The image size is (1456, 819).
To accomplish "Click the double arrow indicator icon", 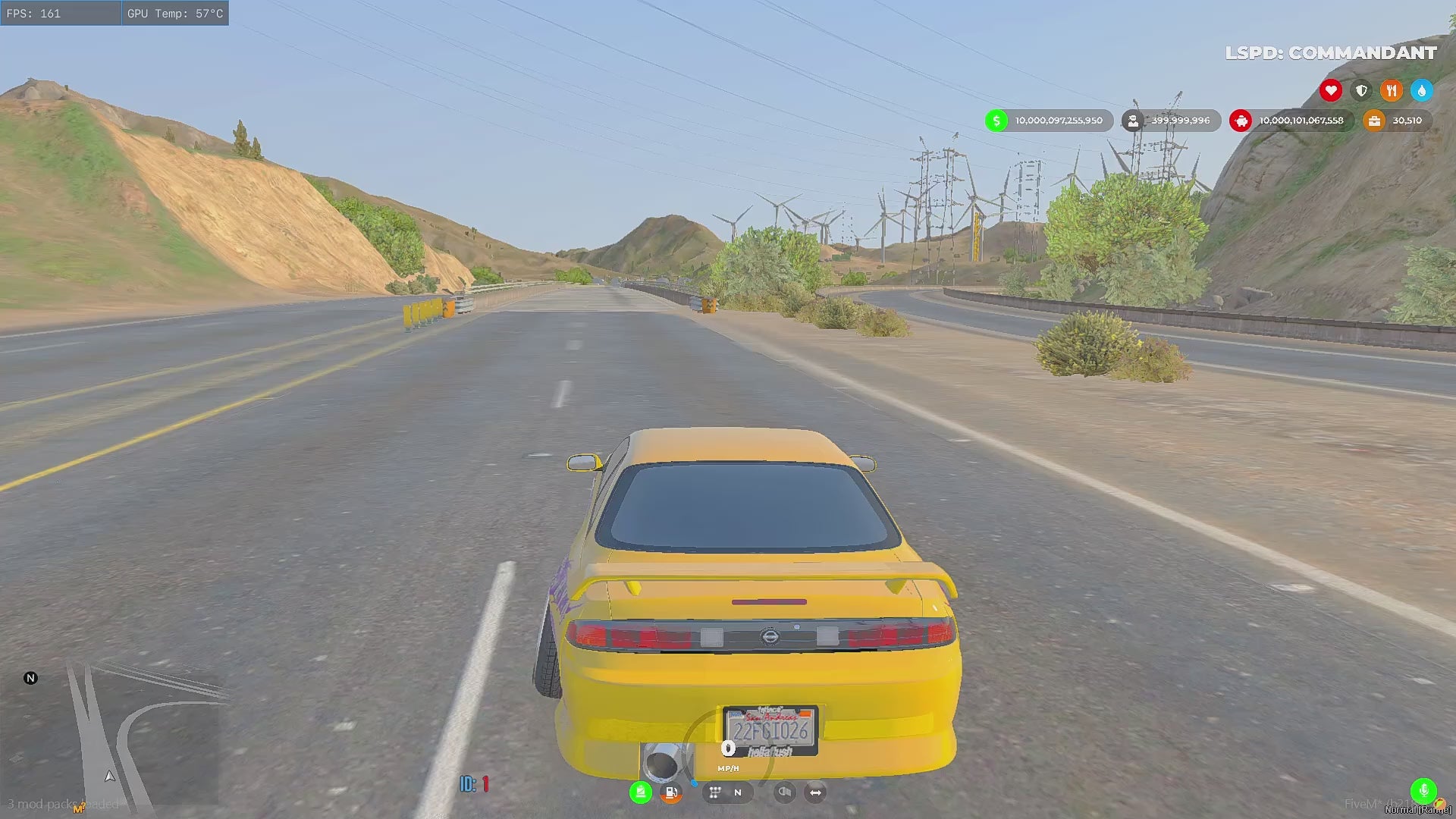I will coord(815,792).
